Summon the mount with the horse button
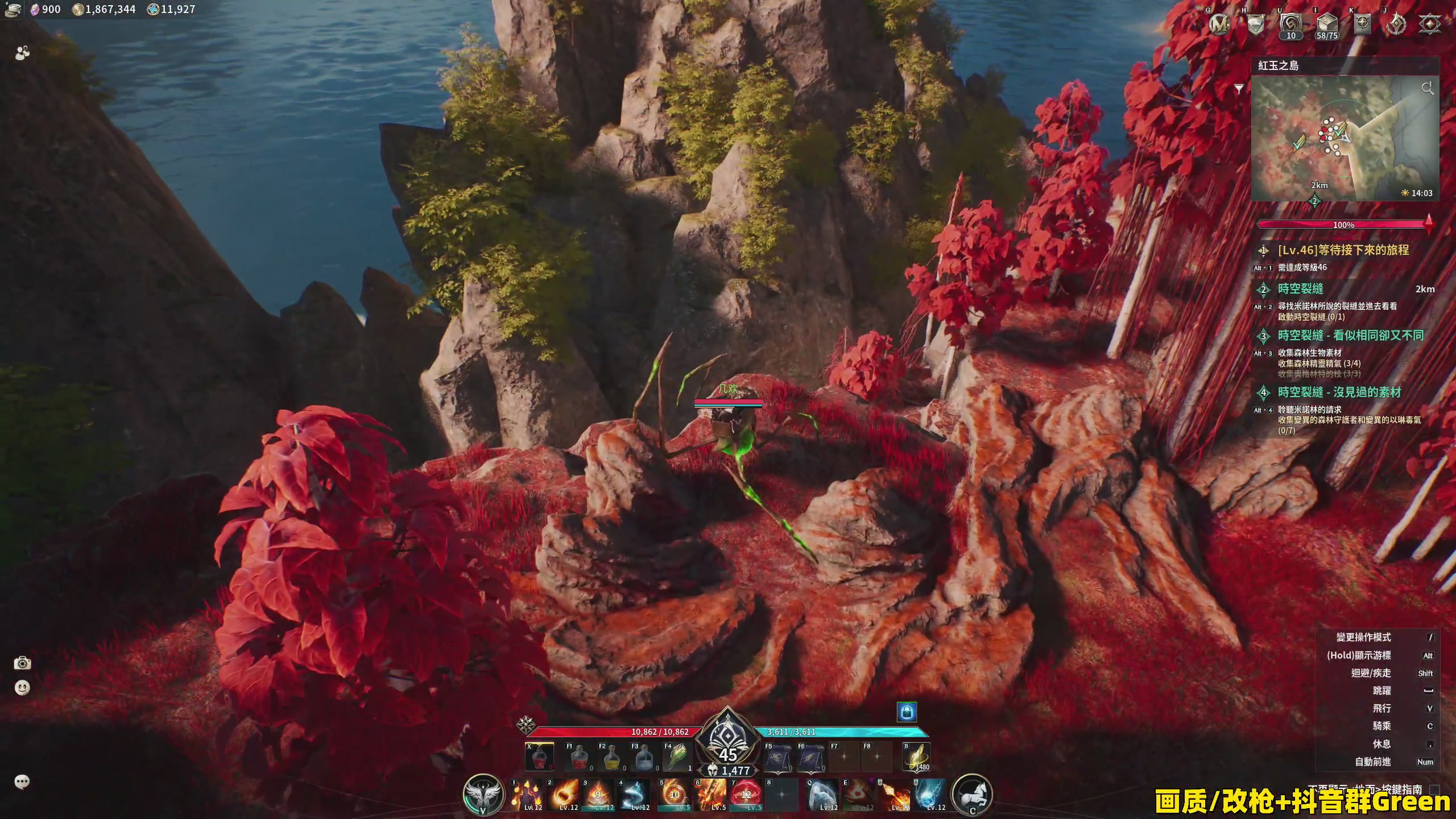 pos(972,794)
